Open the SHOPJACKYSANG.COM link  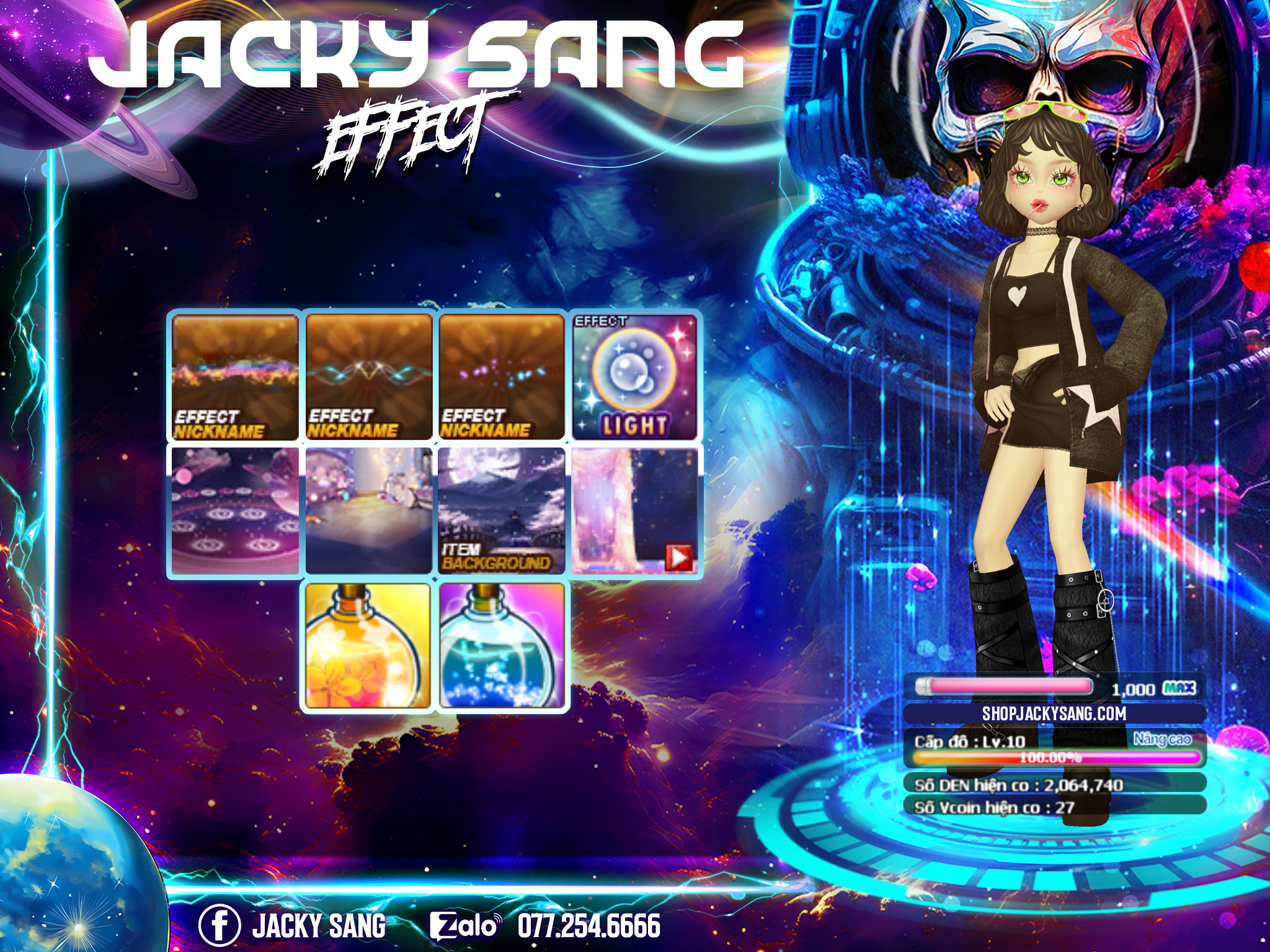click(x=1054, y=714)
